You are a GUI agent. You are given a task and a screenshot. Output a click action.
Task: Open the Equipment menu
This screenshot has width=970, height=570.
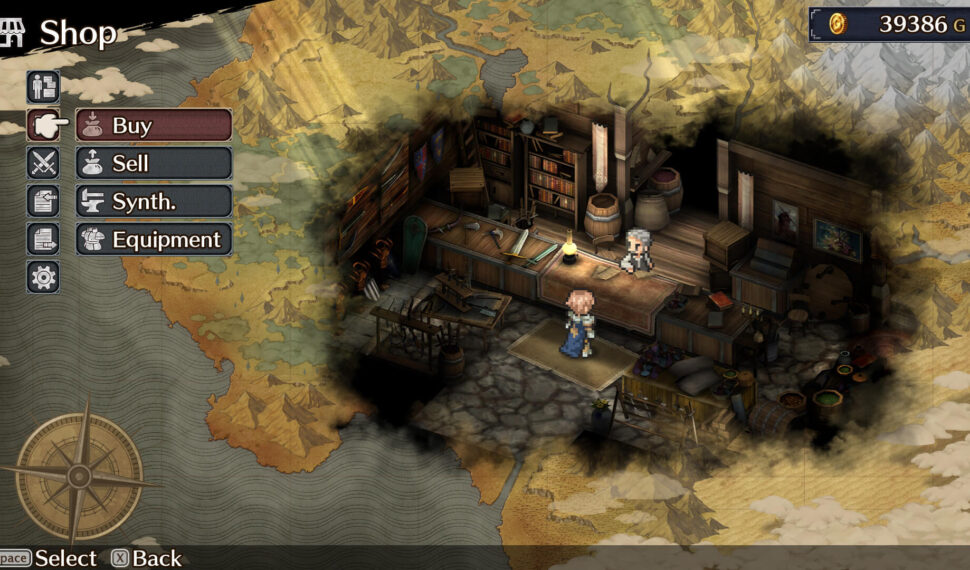(x=153, y=240)
